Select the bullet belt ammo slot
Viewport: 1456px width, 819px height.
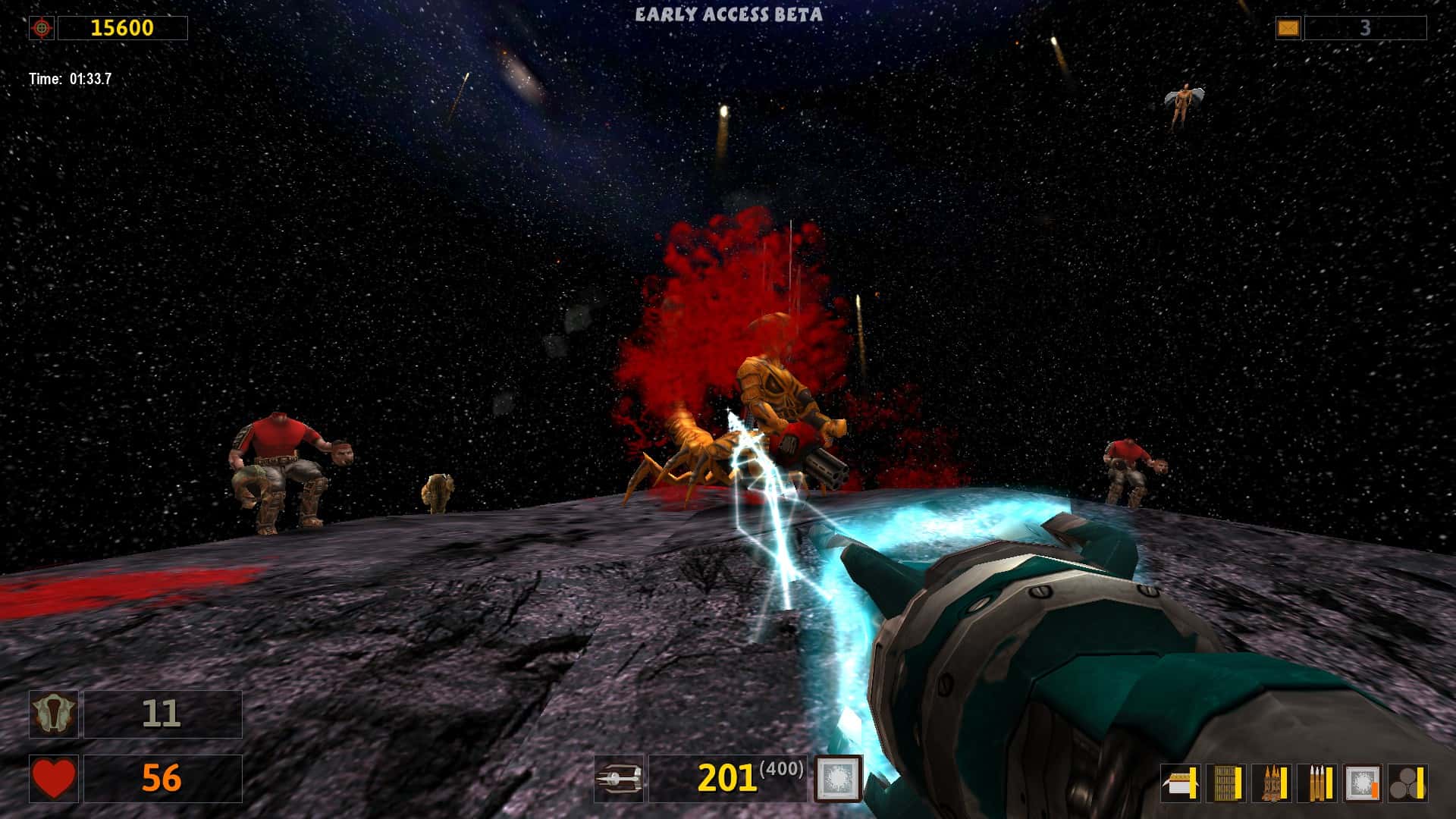click(1225, 782)
